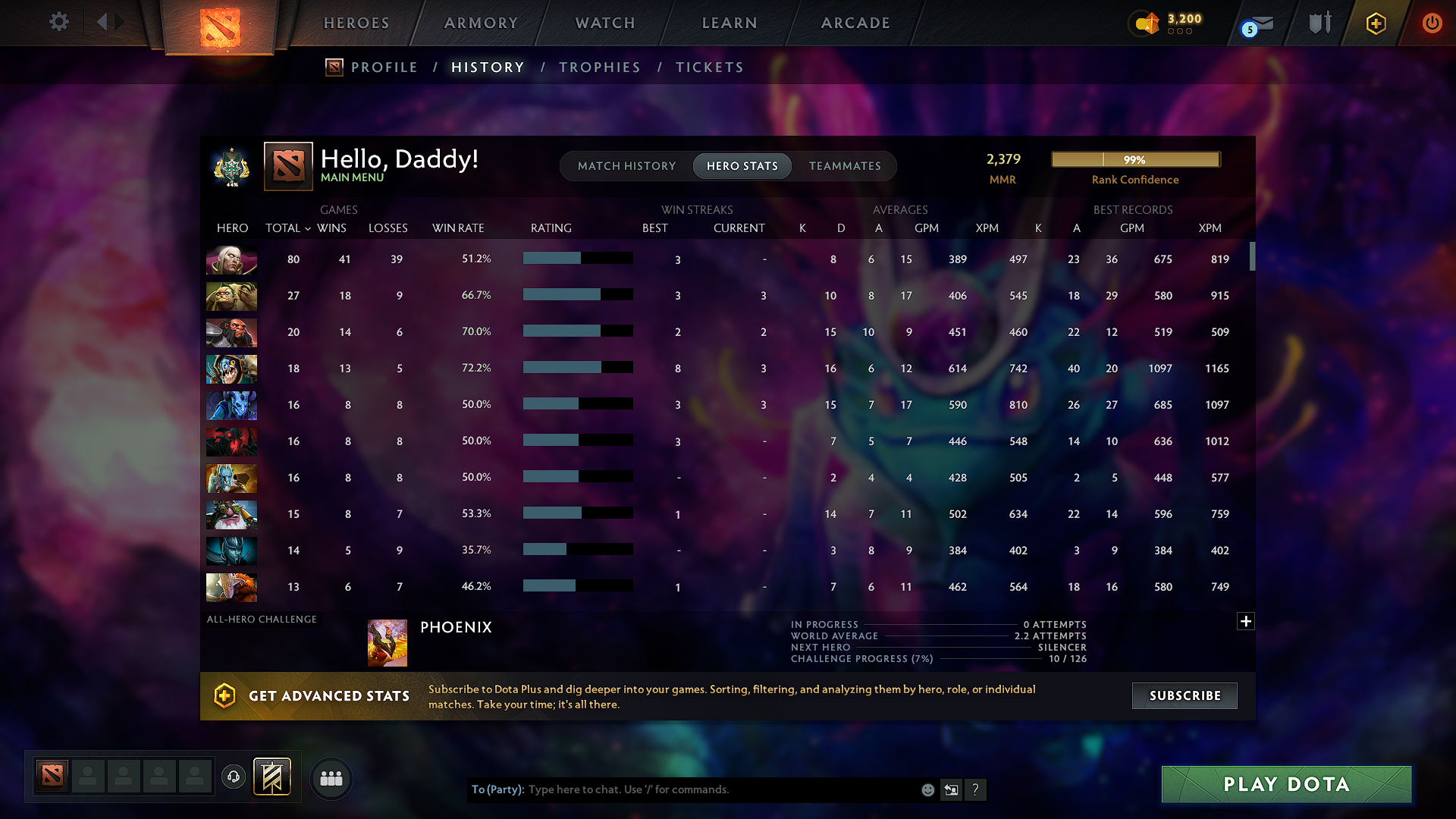Open the emoticon picker in the chat bar

pyautogui.click(x=927, y=789)
